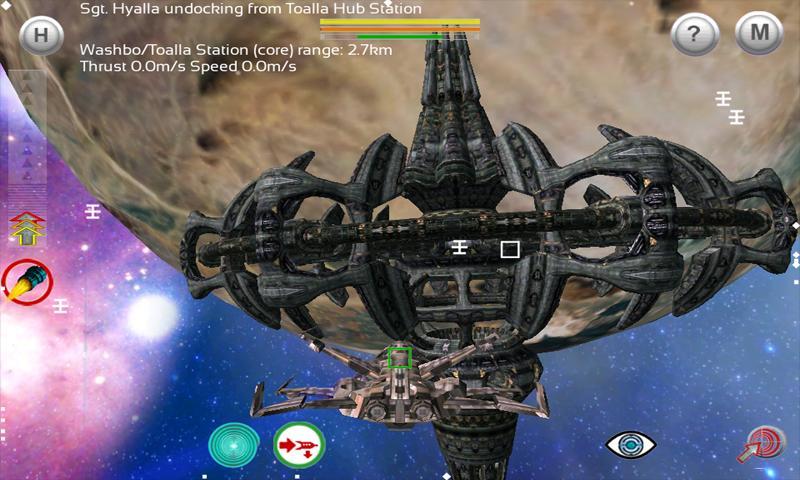Open the M map button
The height and width of the screenshot is (480, 800).
(x=759, y=34)
